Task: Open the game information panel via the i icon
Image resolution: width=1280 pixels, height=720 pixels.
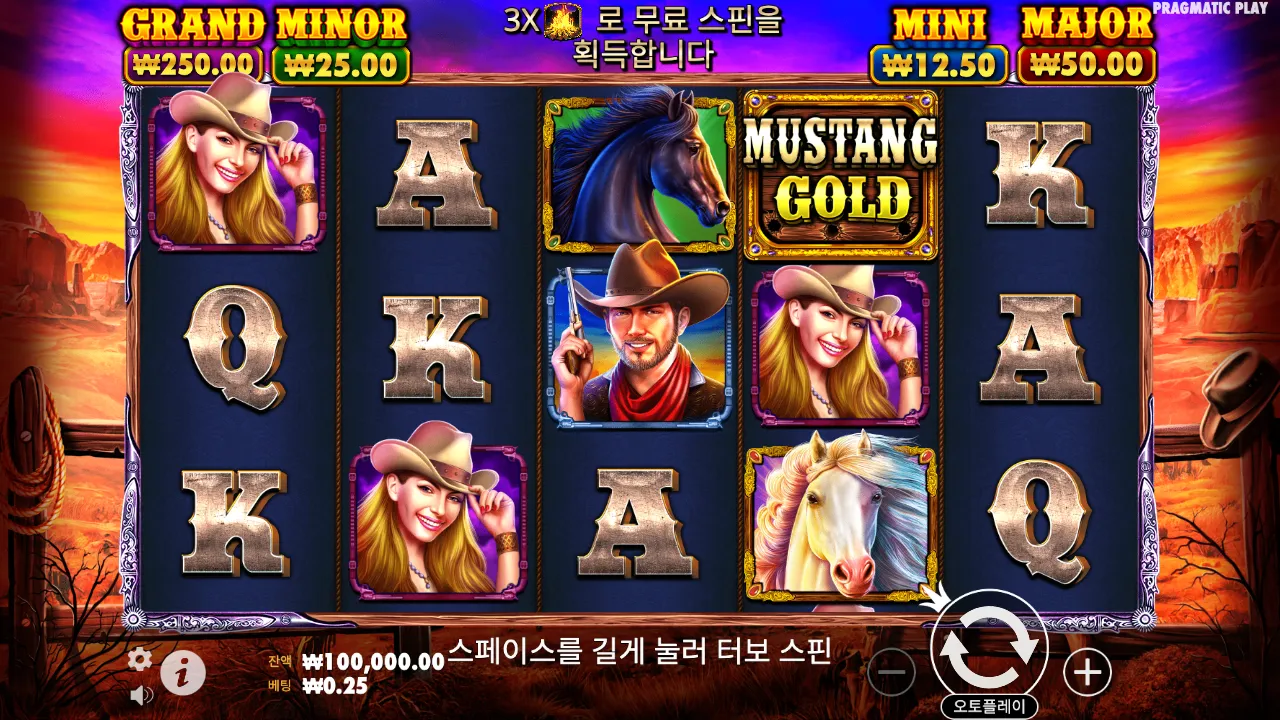Action: pyautogui.click(x=185, y=672)
